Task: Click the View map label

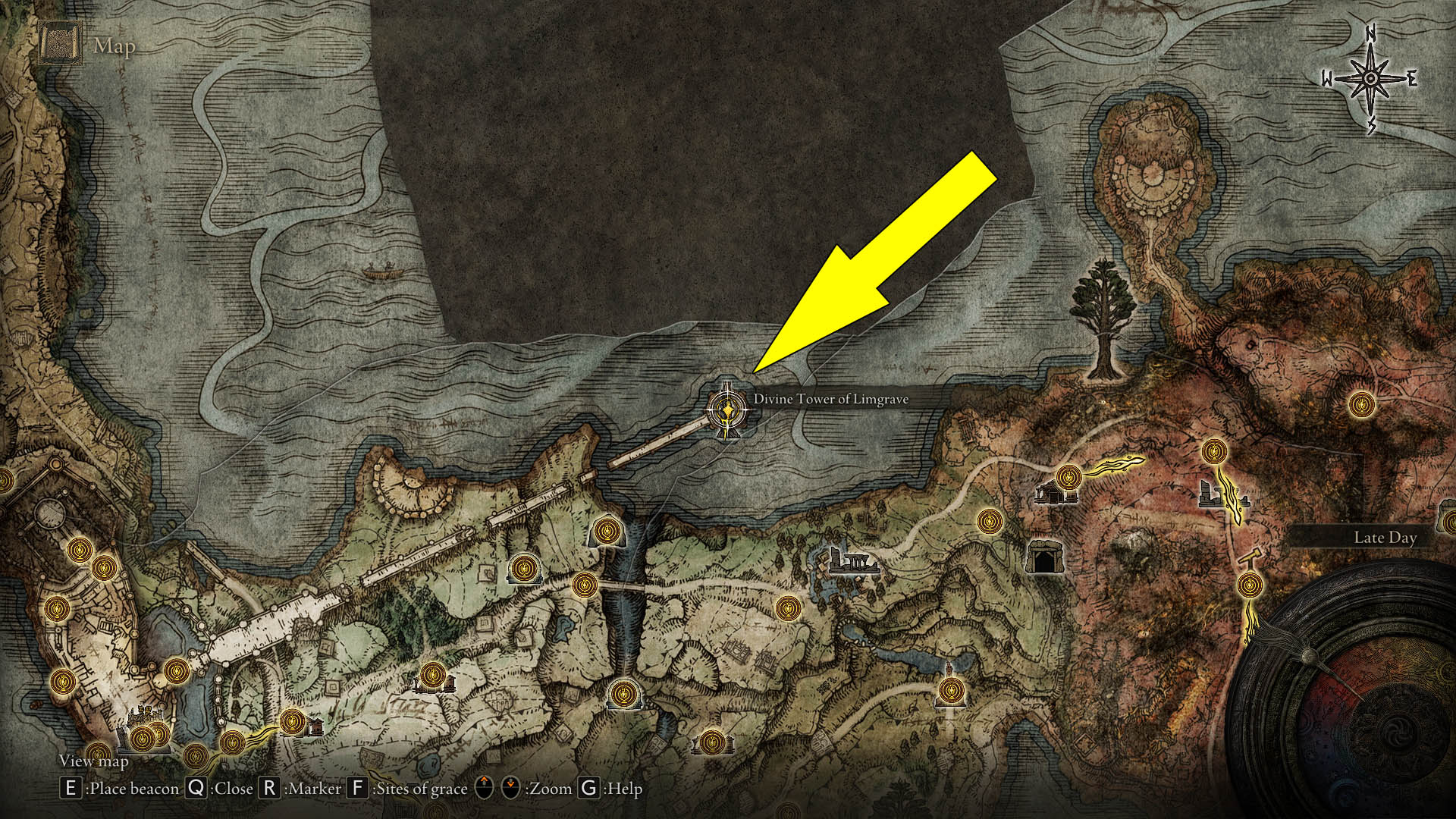Action: point(94,761)
